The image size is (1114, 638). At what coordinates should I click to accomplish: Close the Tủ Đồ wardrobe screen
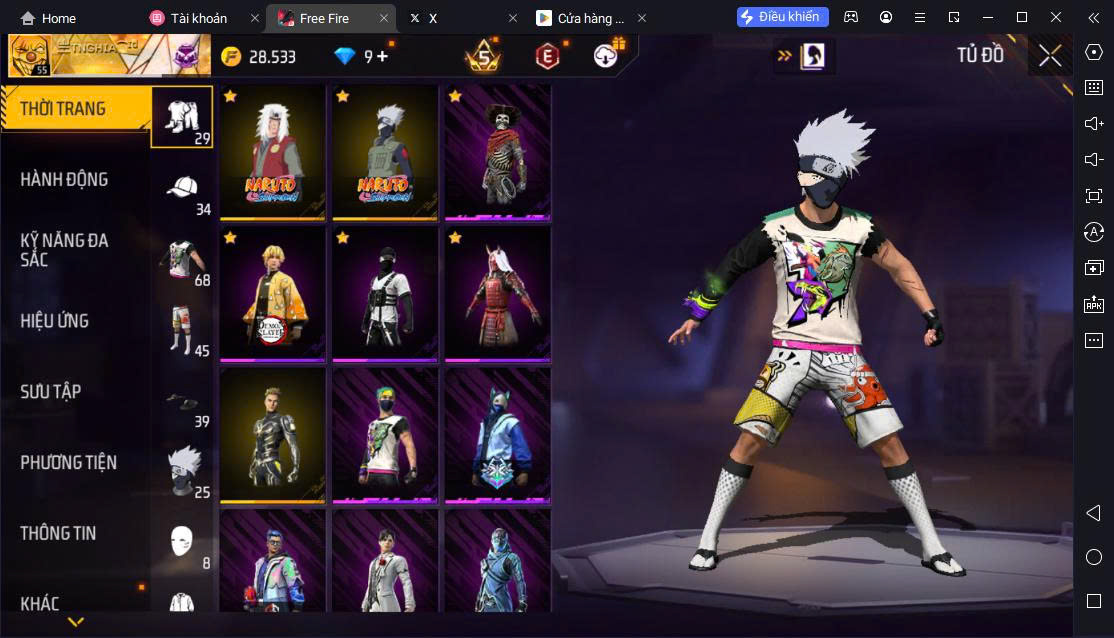(x=1050, y=56)
